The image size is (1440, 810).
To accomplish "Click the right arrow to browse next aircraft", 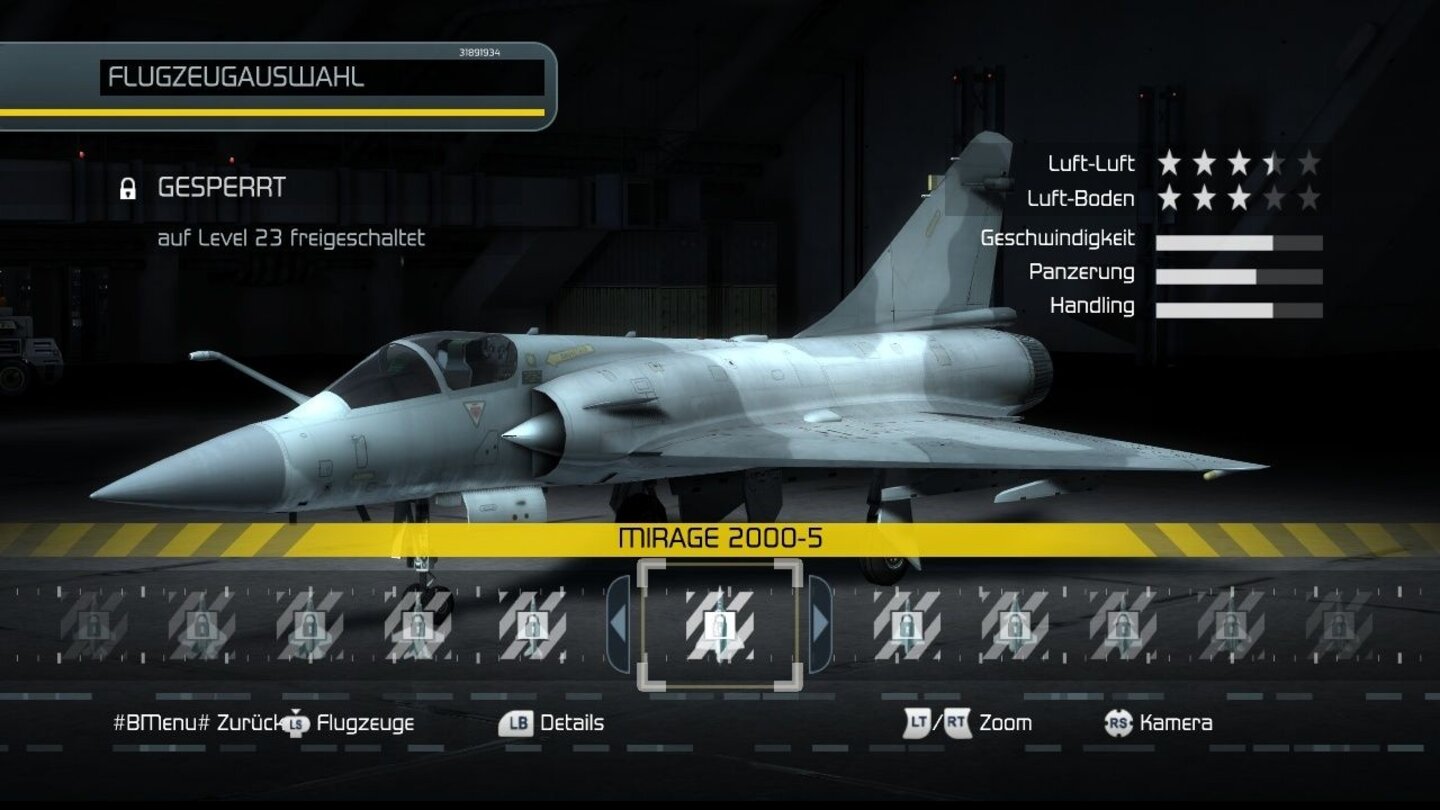I will (x=823, y=625).
